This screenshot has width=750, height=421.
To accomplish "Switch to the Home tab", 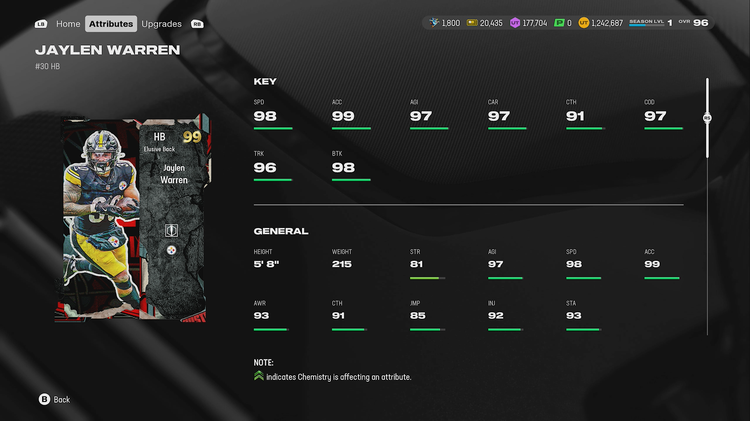I will coord(68,23).
